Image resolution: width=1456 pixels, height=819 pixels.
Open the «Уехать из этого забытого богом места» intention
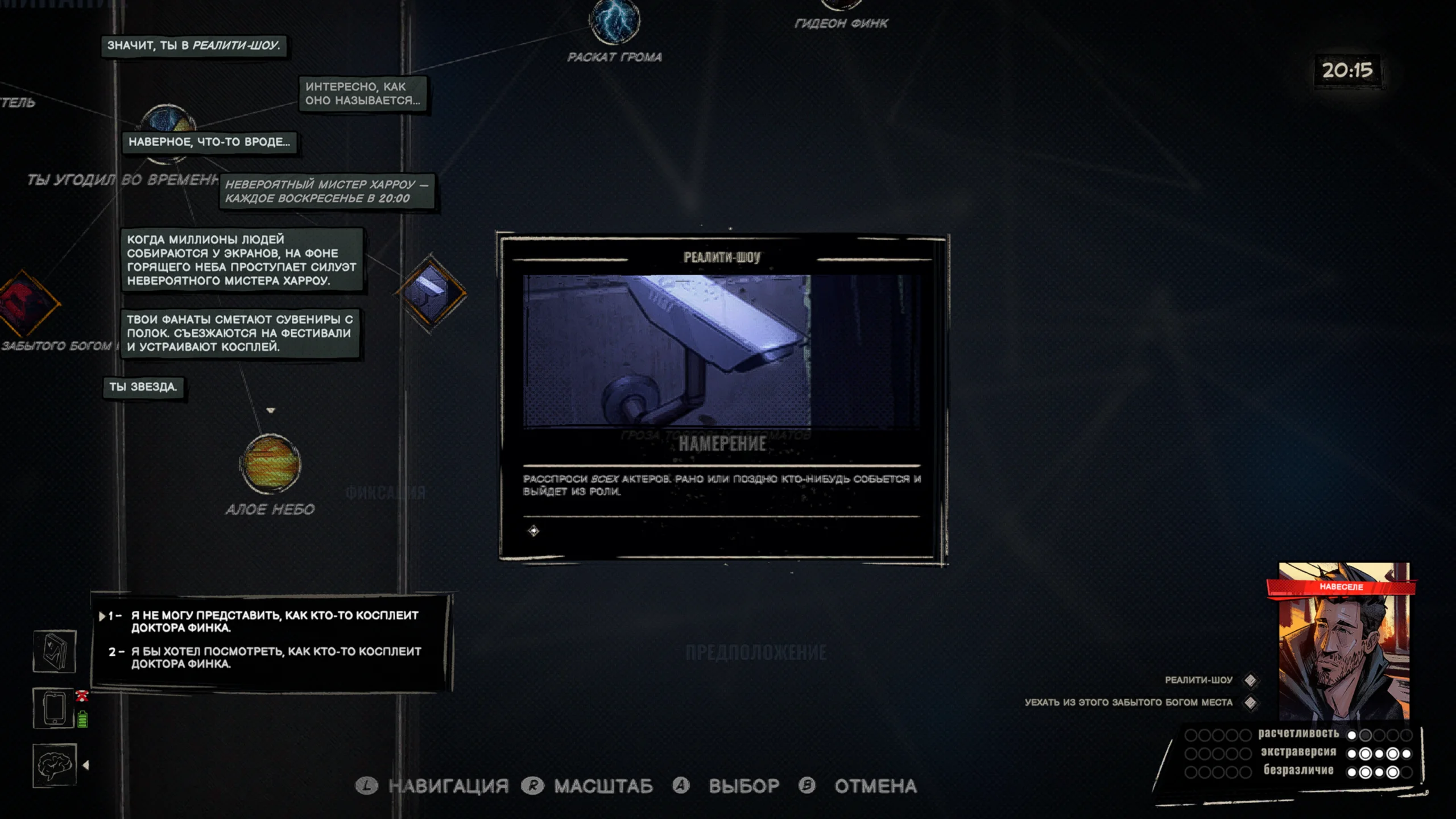1128,702
